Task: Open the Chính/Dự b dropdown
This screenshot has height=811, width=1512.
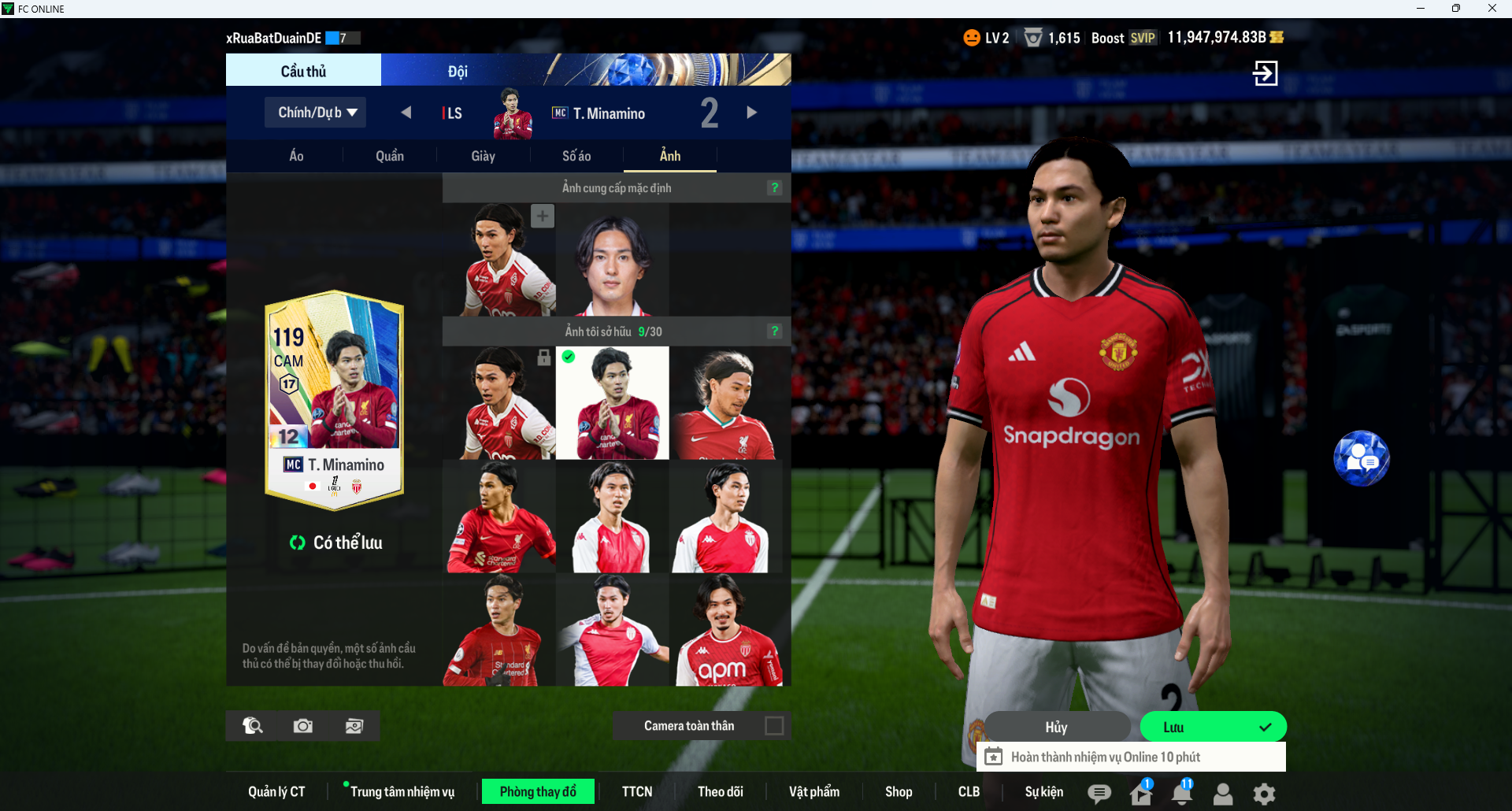Action: [x=316, y=113]
